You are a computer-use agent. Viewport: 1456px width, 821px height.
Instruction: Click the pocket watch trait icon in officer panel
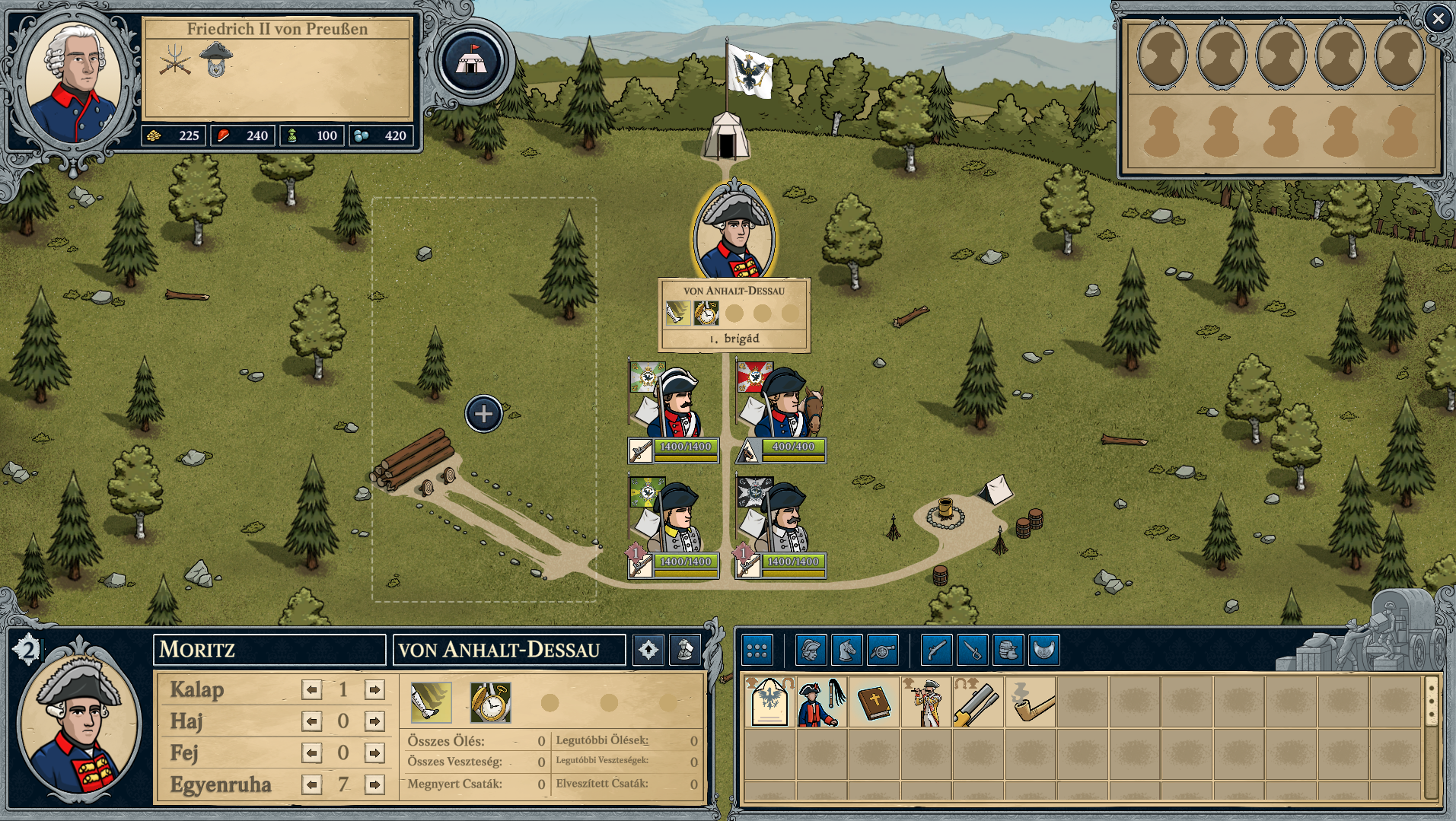490,702
